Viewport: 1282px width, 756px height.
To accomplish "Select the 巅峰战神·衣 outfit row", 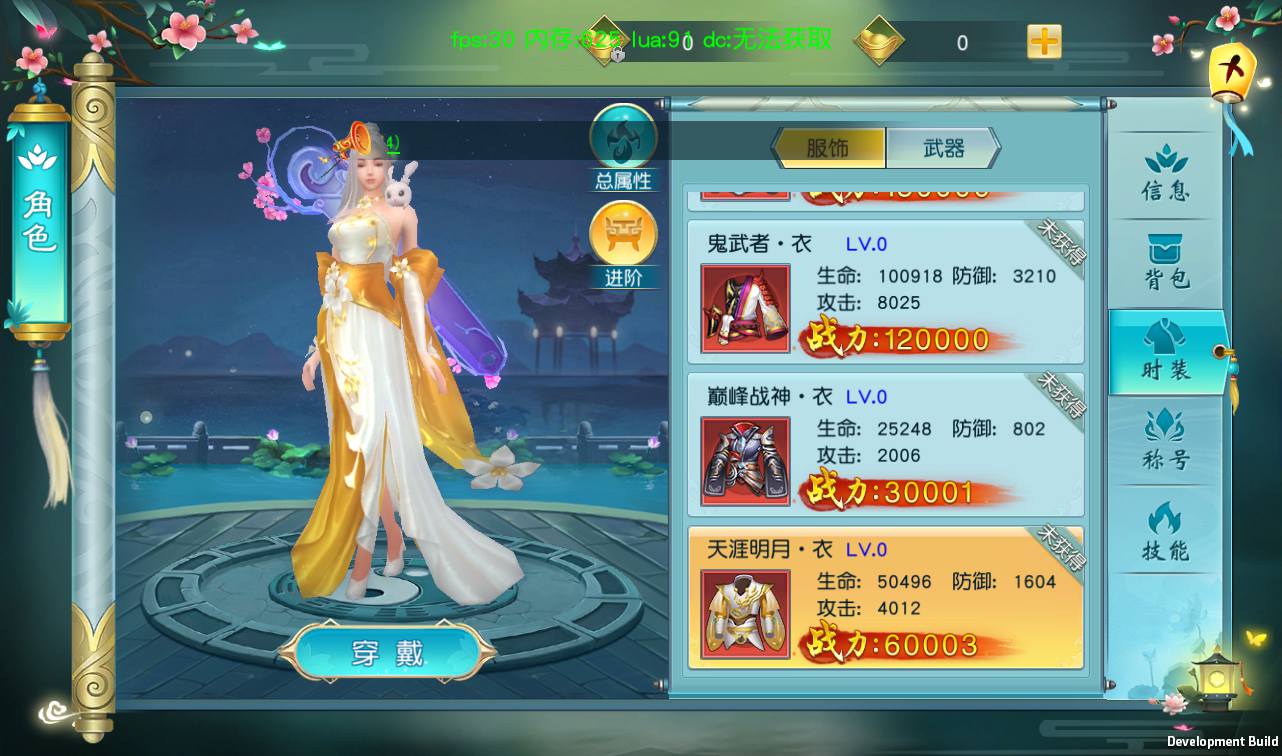I will 885,445.
